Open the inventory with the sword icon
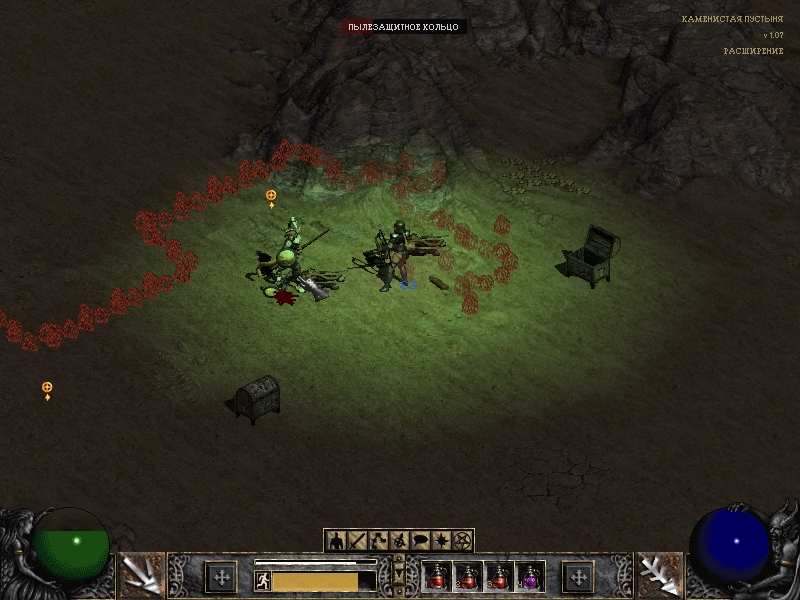Image resolution: width=800 pixels, height=600 pixels. pos(357,541)
